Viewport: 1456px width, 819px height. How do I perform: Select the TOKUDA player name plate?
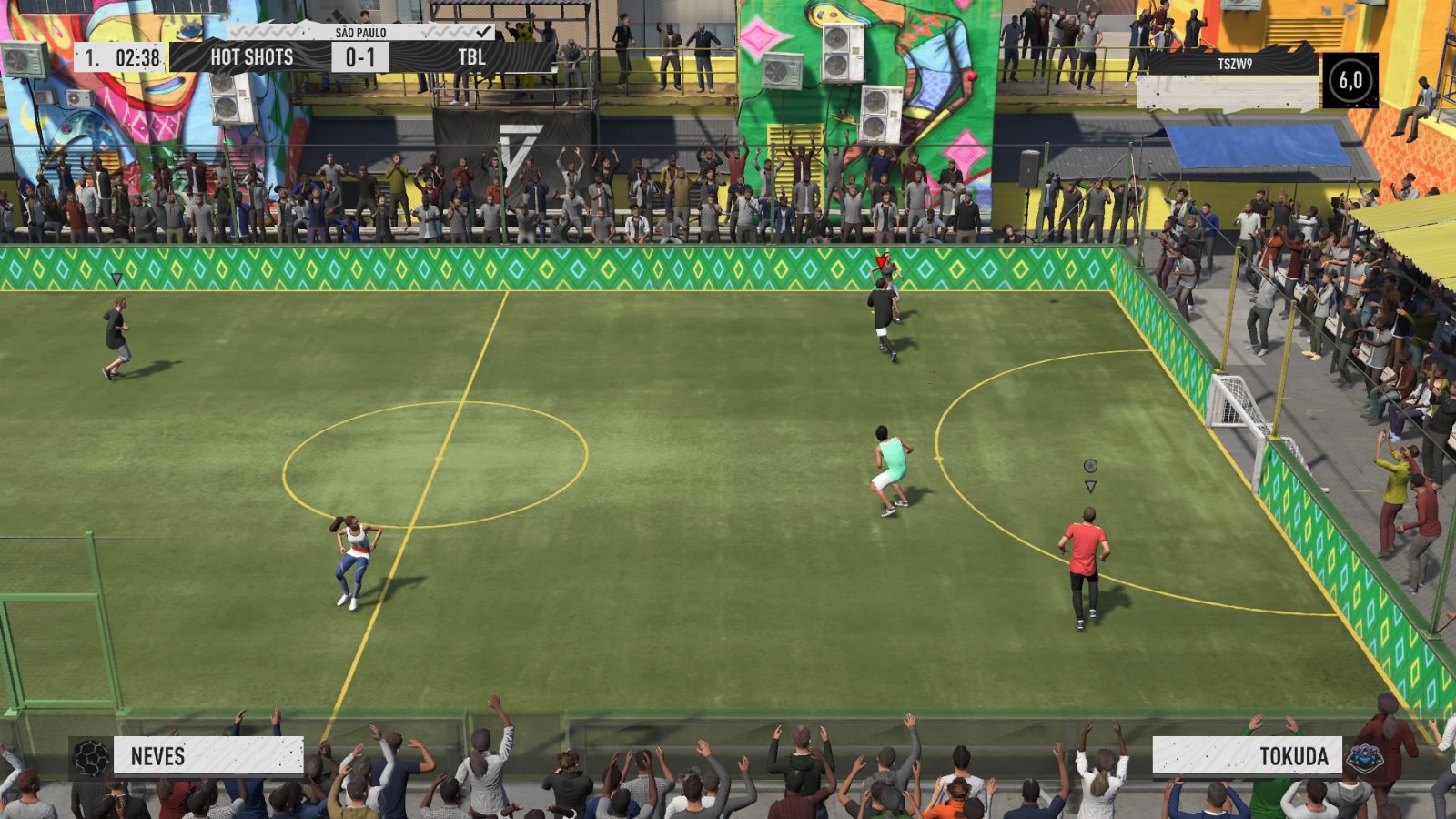tap(1247, 756)
